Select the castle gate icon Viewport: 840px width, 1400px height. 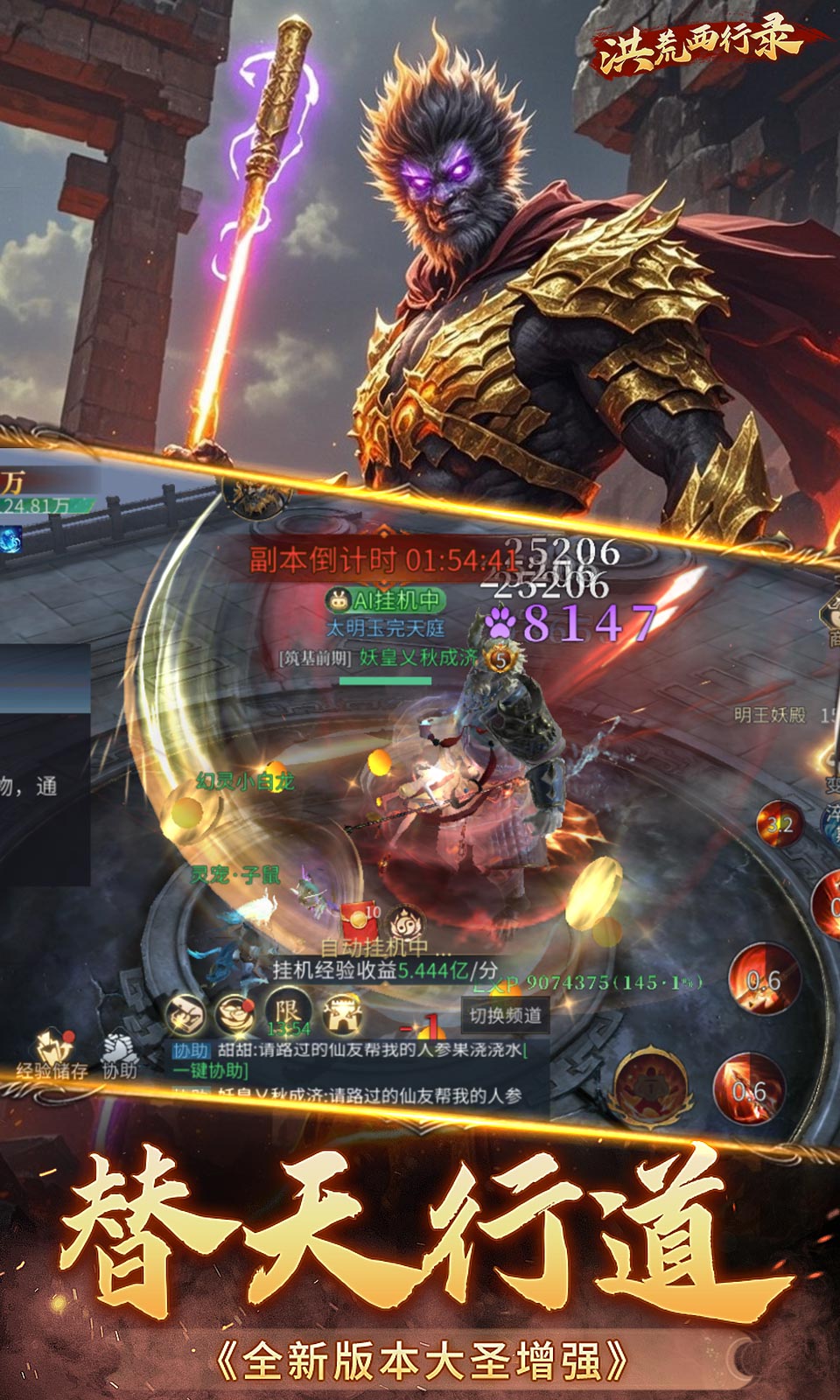[x=342, y=1015]
